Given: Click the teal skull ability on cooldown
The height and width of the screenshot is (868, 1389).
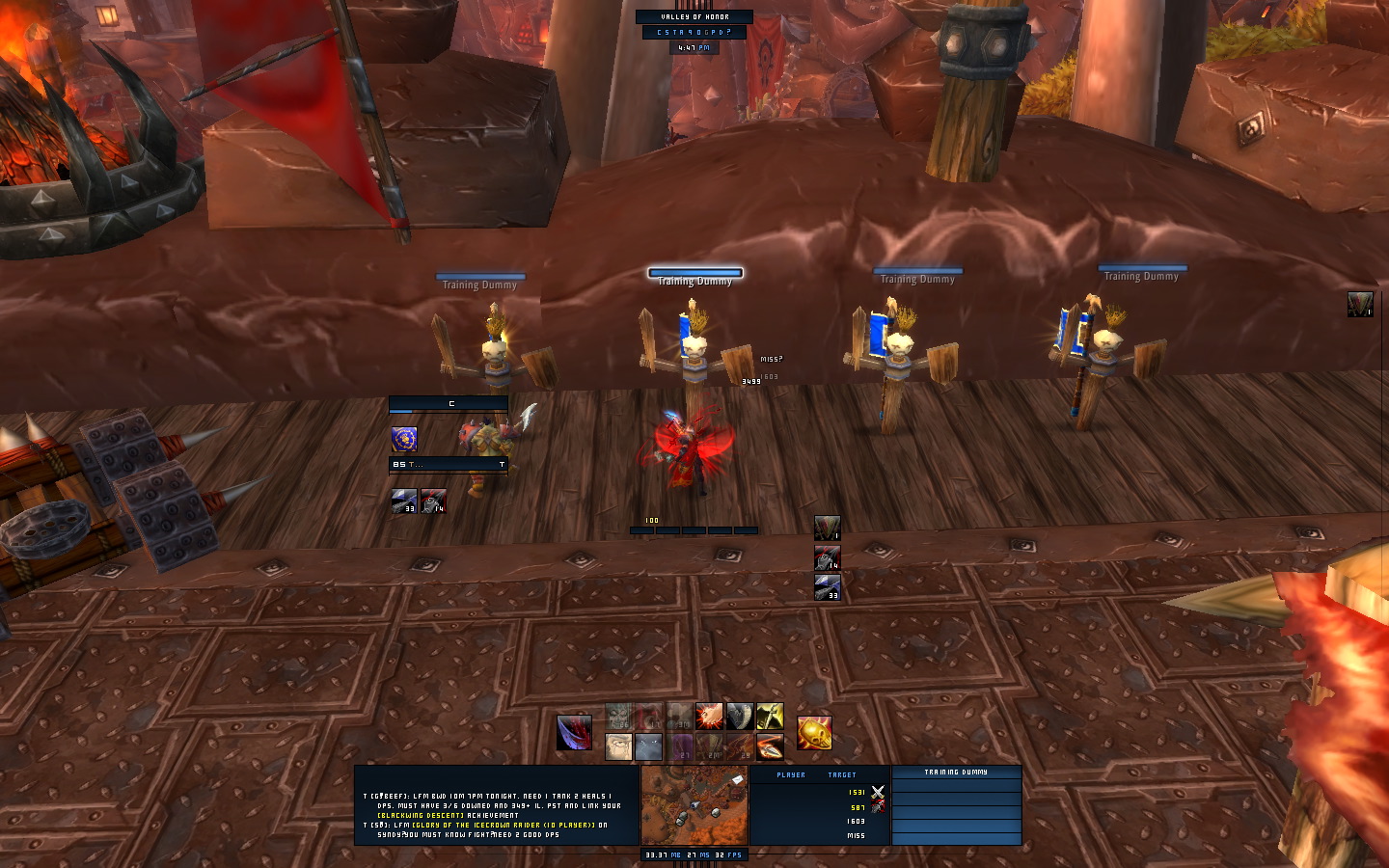Looking at the screenshot, I should [x=618, y=717].
